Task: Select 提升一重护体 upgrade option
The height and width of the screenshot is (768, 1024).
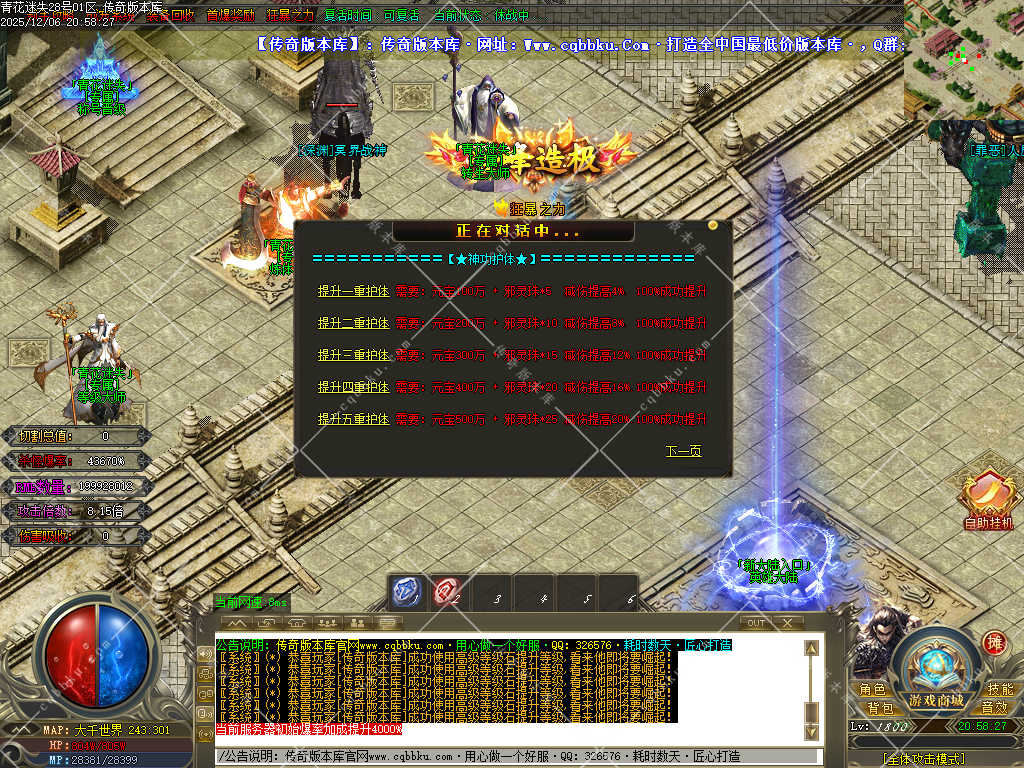Action: pos(353,291)
